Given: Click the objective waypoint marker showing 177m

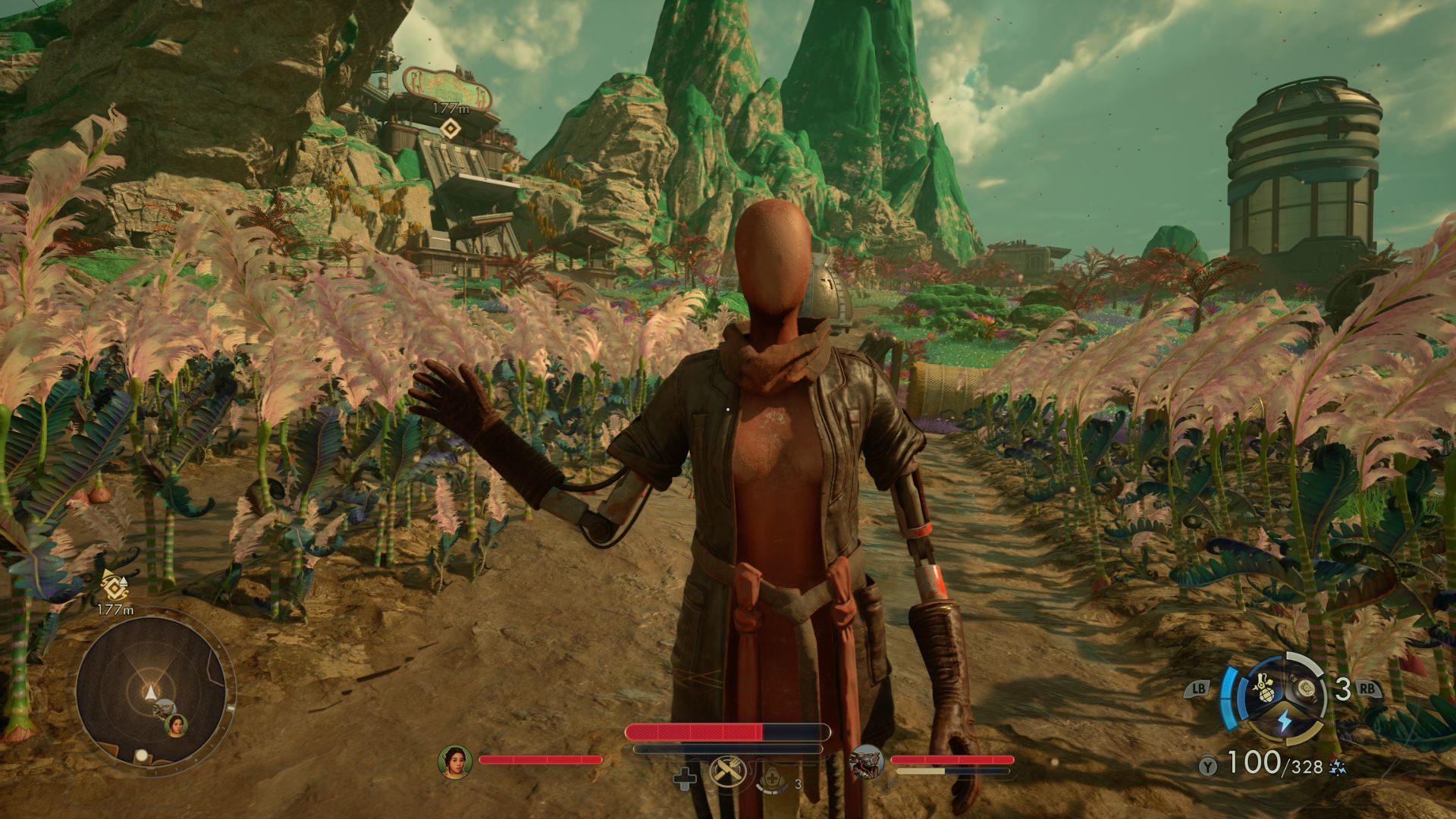Looking at the screenshot, I should pyautogui.click(x=450, y=128).
